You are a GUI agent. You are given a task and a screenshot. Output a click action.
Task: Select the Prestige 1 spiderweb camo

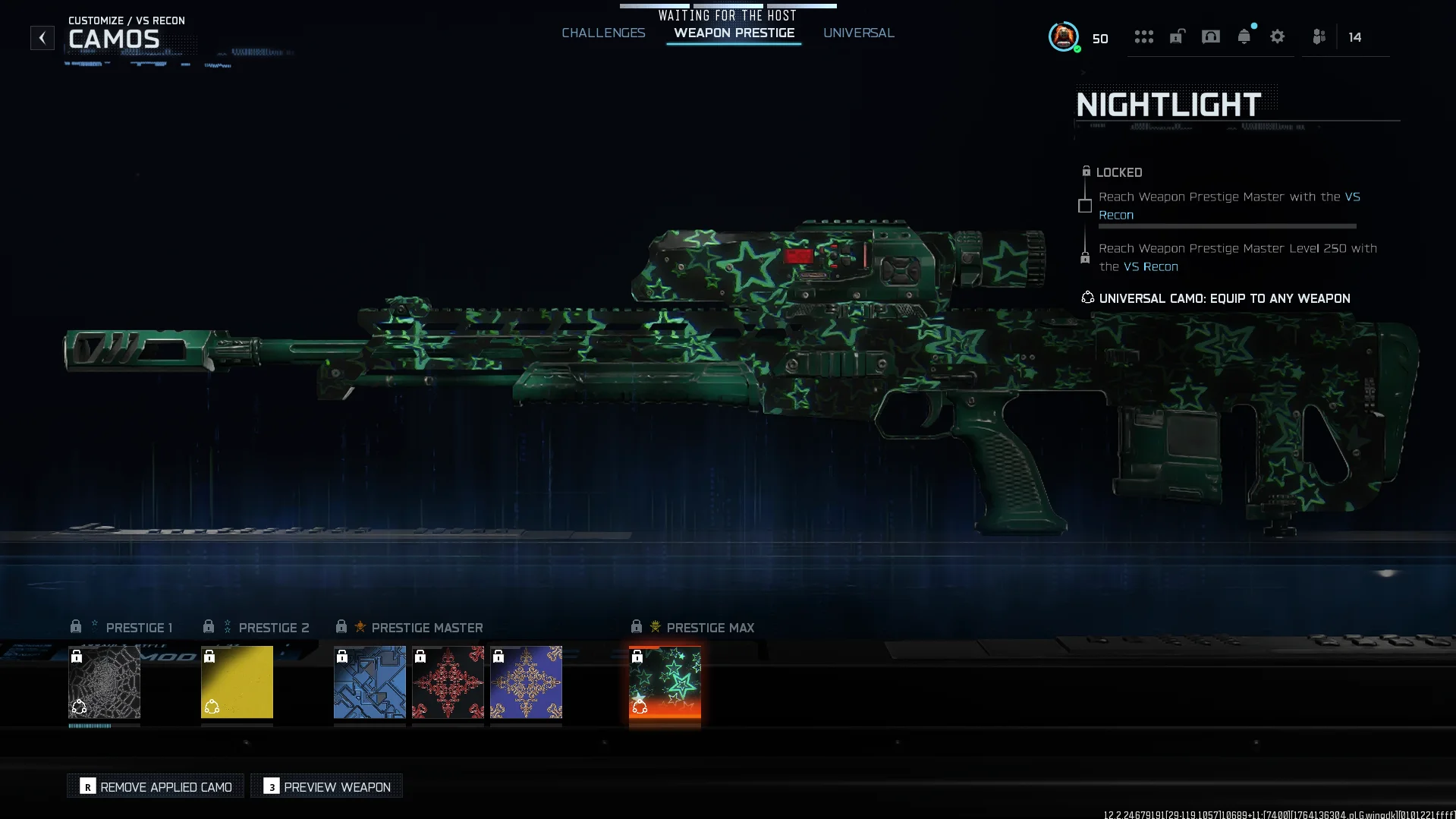coord(105,682)
